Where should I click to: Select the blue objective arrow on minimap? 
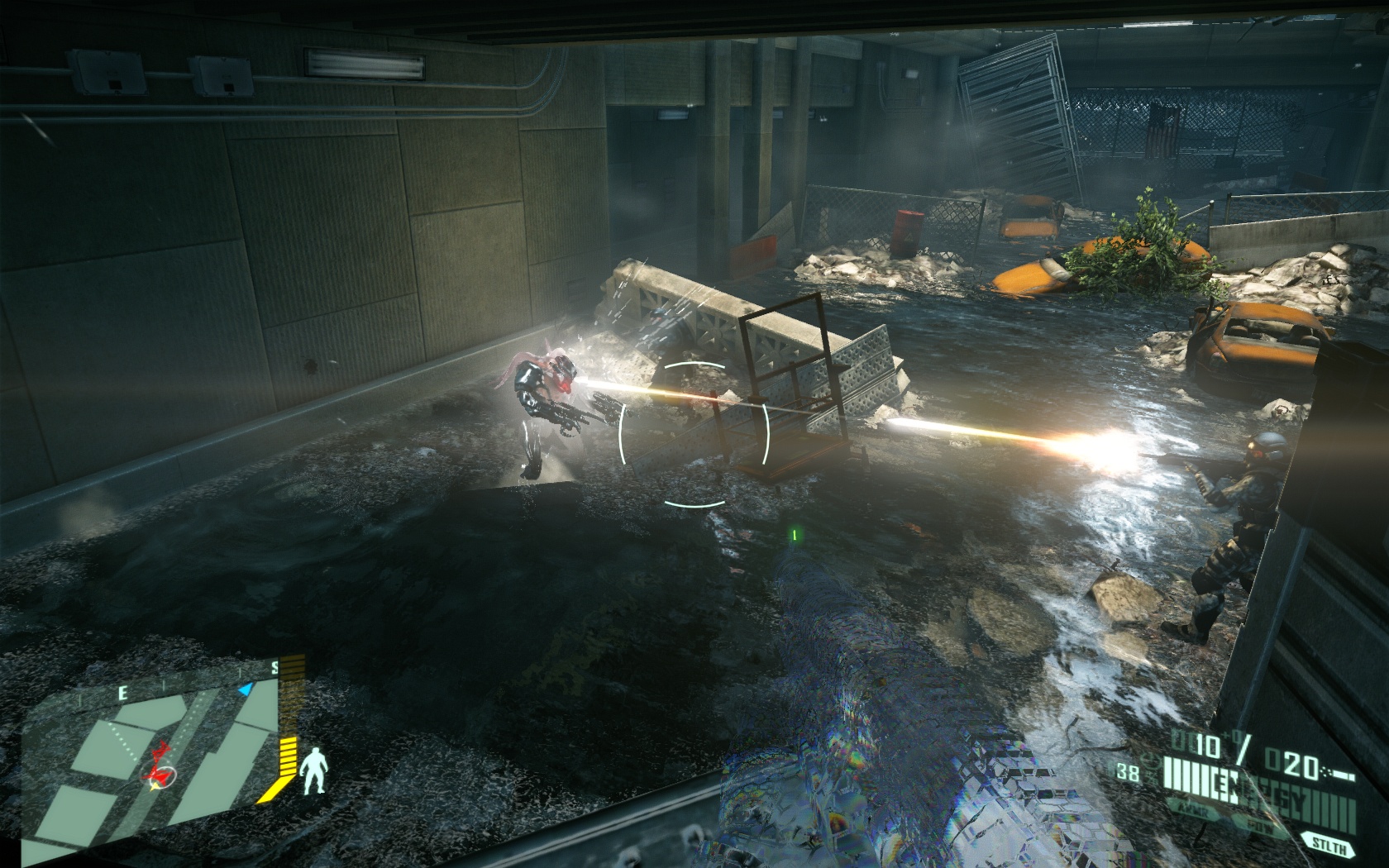[245, 689]
